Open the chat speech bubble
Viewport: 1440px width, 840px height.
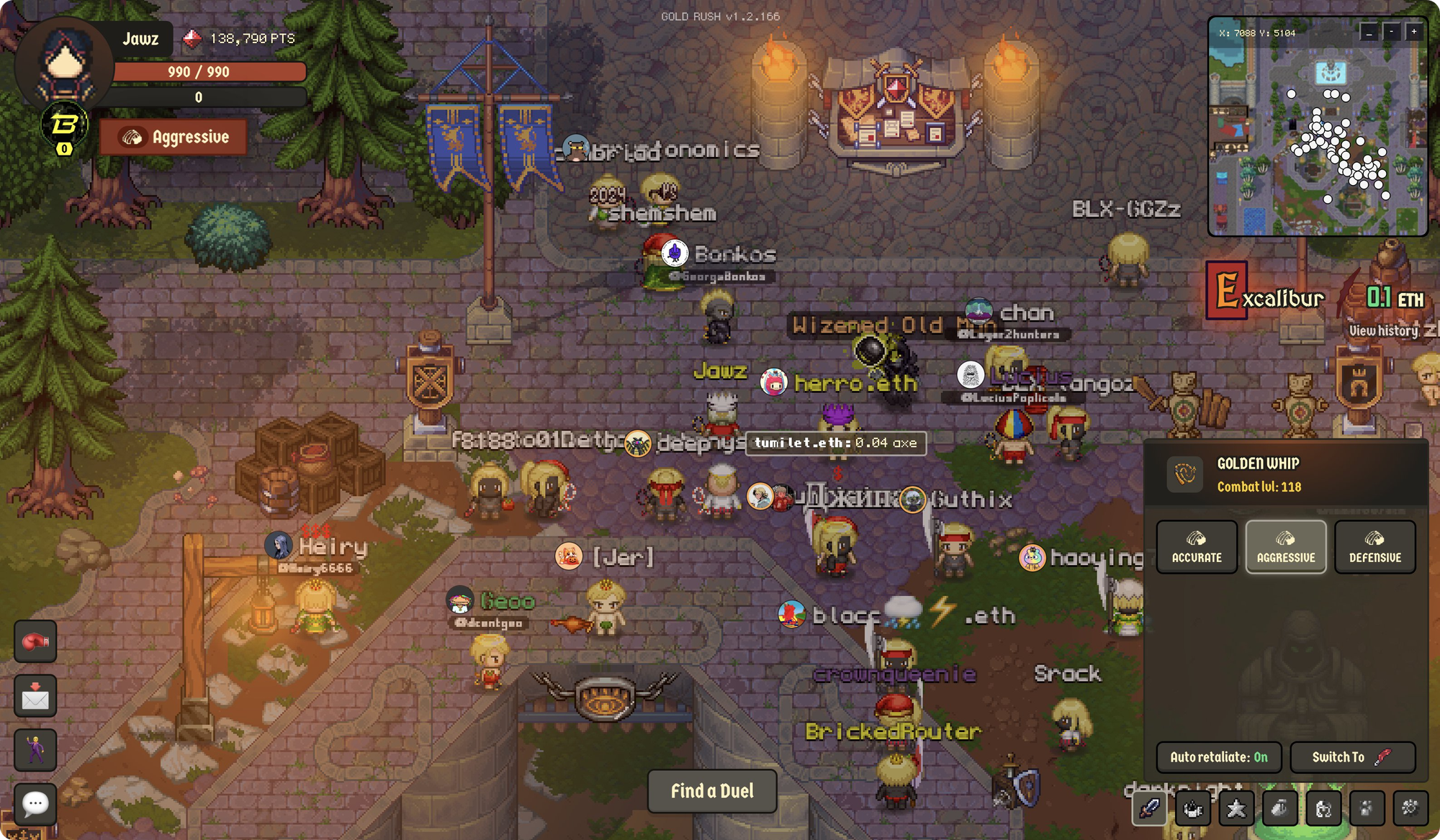pos(35,803)
